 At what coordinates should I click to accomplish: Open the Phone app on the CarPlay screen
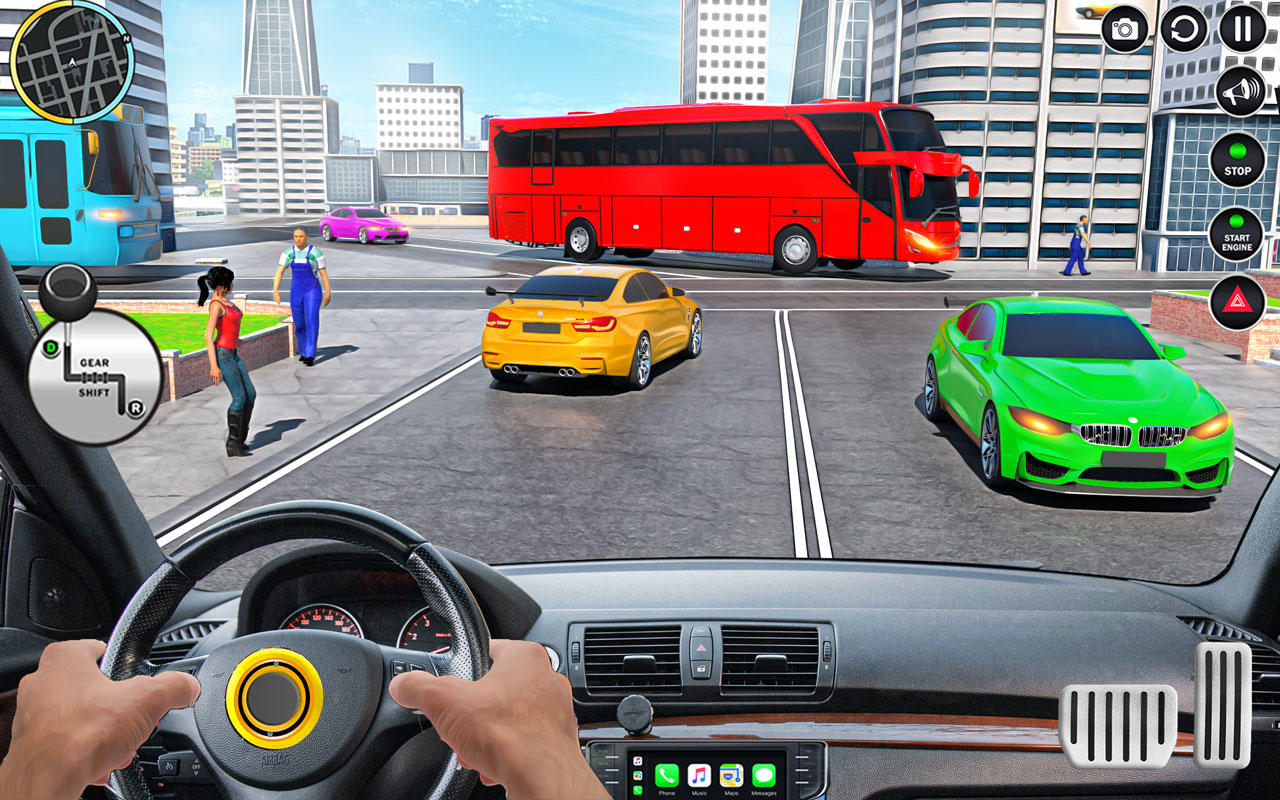pos(667,776)
